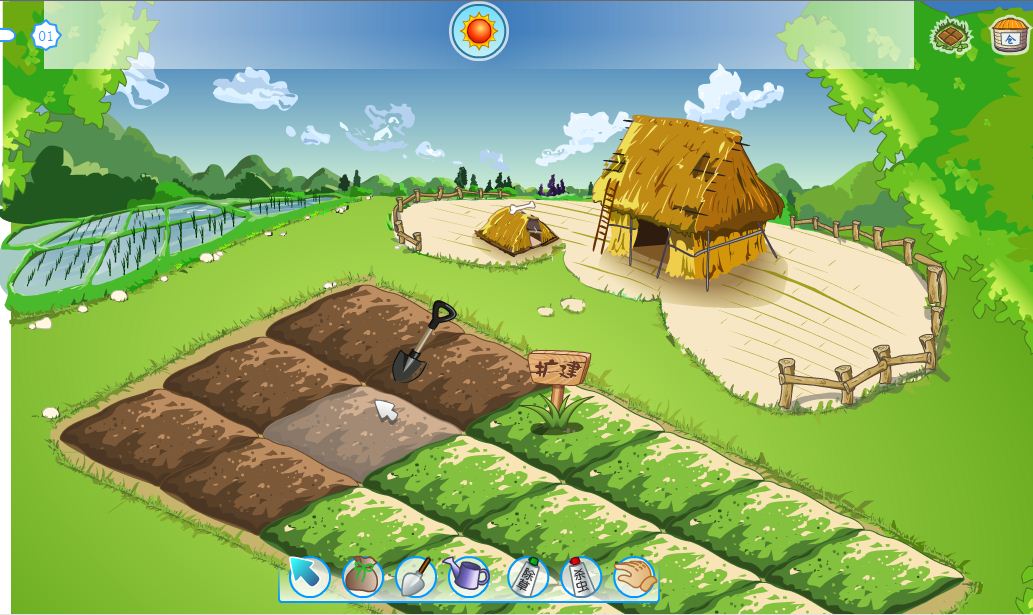
Task: Choose the seed bag tool
Action: pyautogui.click(x=362, y=577)
